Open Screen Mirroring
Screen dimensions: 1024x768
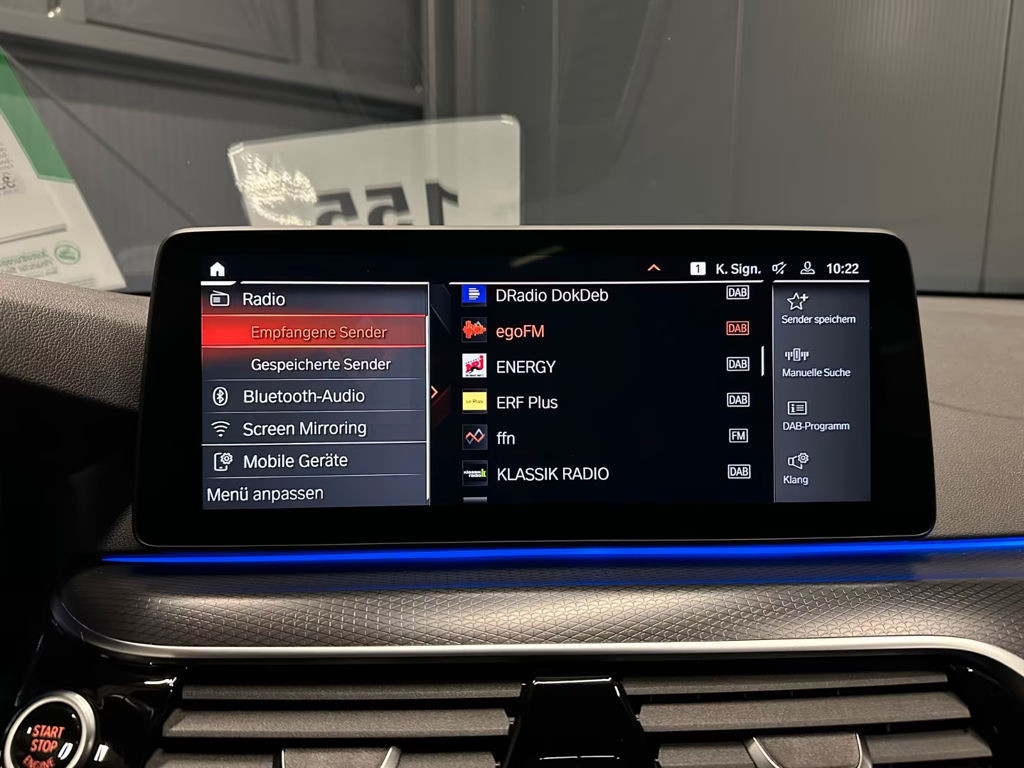tap(304, 428)
